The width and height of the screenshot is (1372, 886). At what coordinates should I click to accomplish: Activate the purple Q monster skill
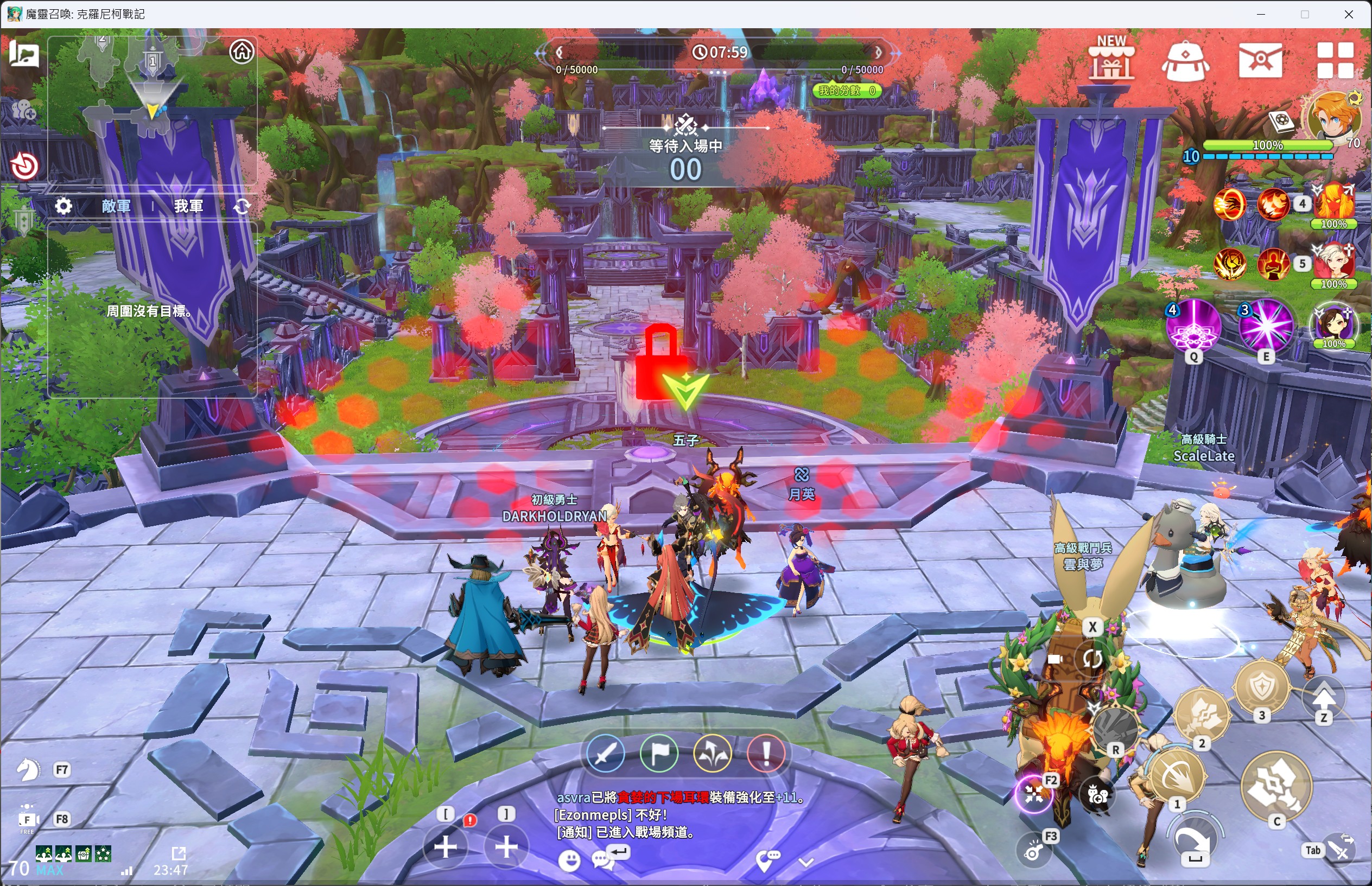pos(1193,326)
